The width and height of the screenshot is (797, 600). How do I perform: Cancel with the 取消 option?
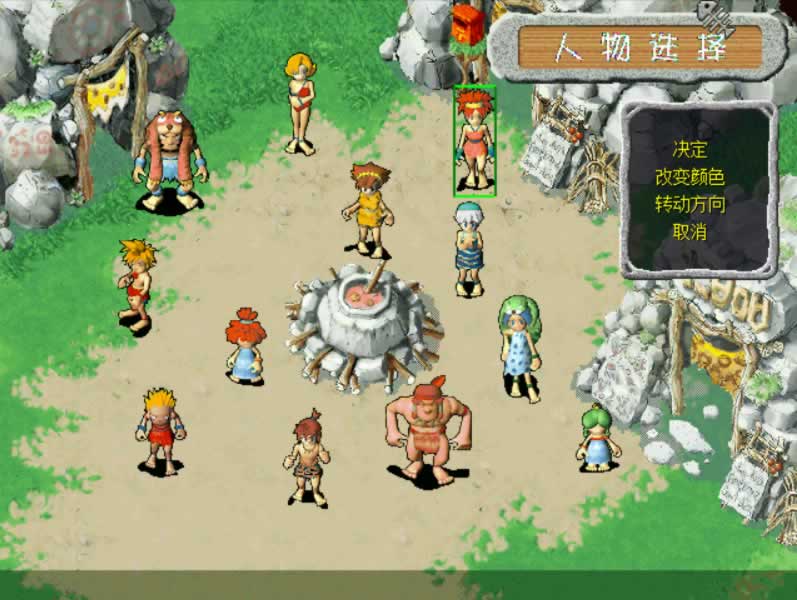[x=689, y=231]
